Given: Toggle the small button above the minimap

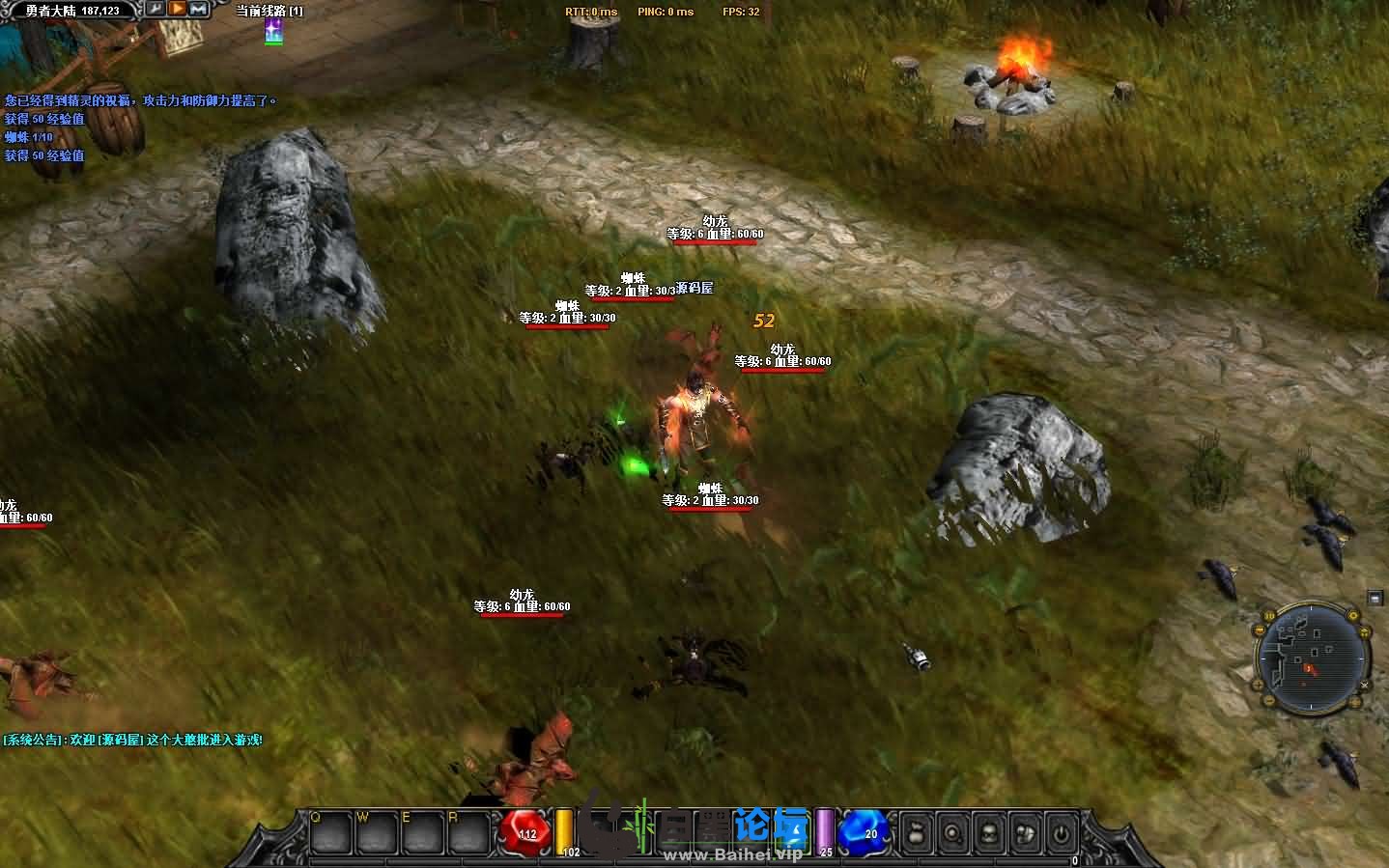Looking at the screenshot, I should (x=1375, y=599).
